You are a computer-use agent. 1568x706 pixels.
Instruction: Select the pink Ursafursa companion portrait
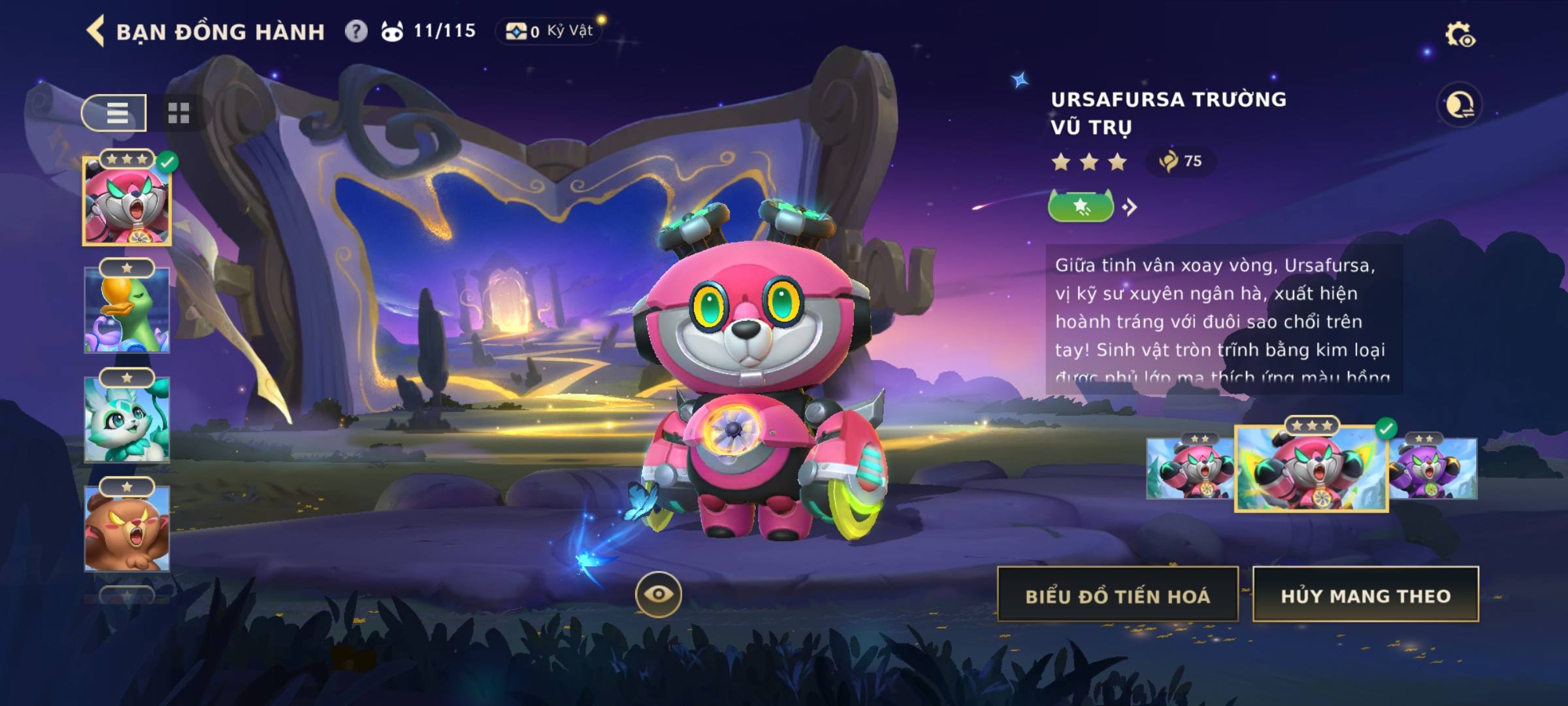pyautogui.click(x=127, y=203)
